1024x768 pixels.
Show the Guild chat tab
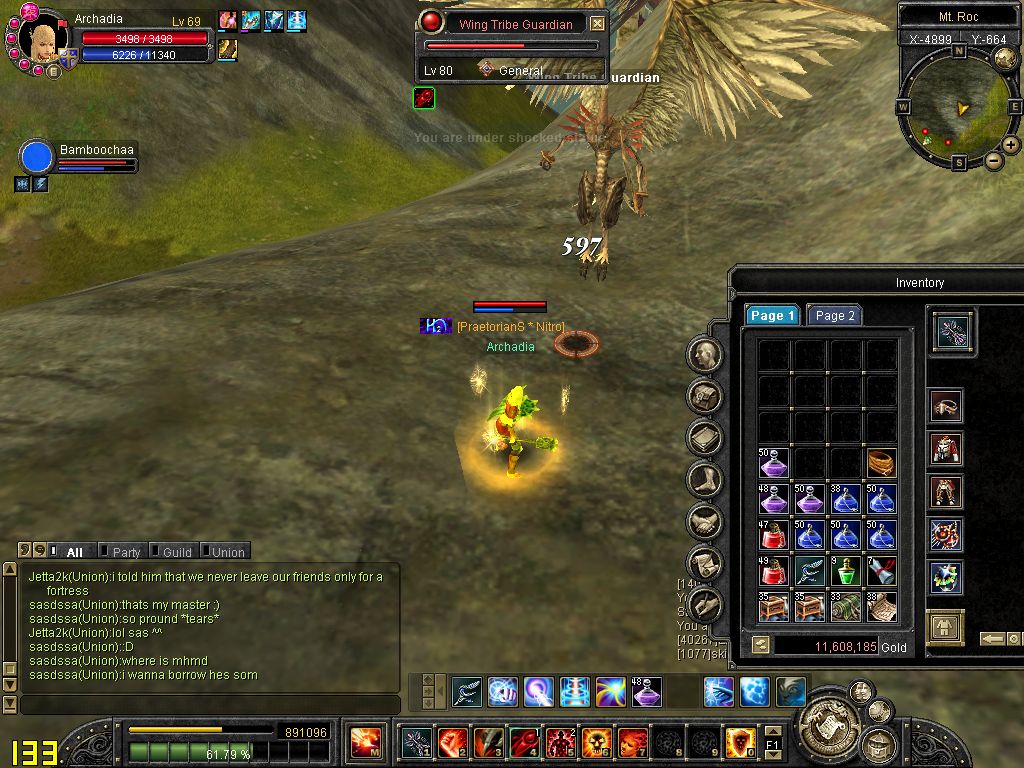(x=177, y=551)
